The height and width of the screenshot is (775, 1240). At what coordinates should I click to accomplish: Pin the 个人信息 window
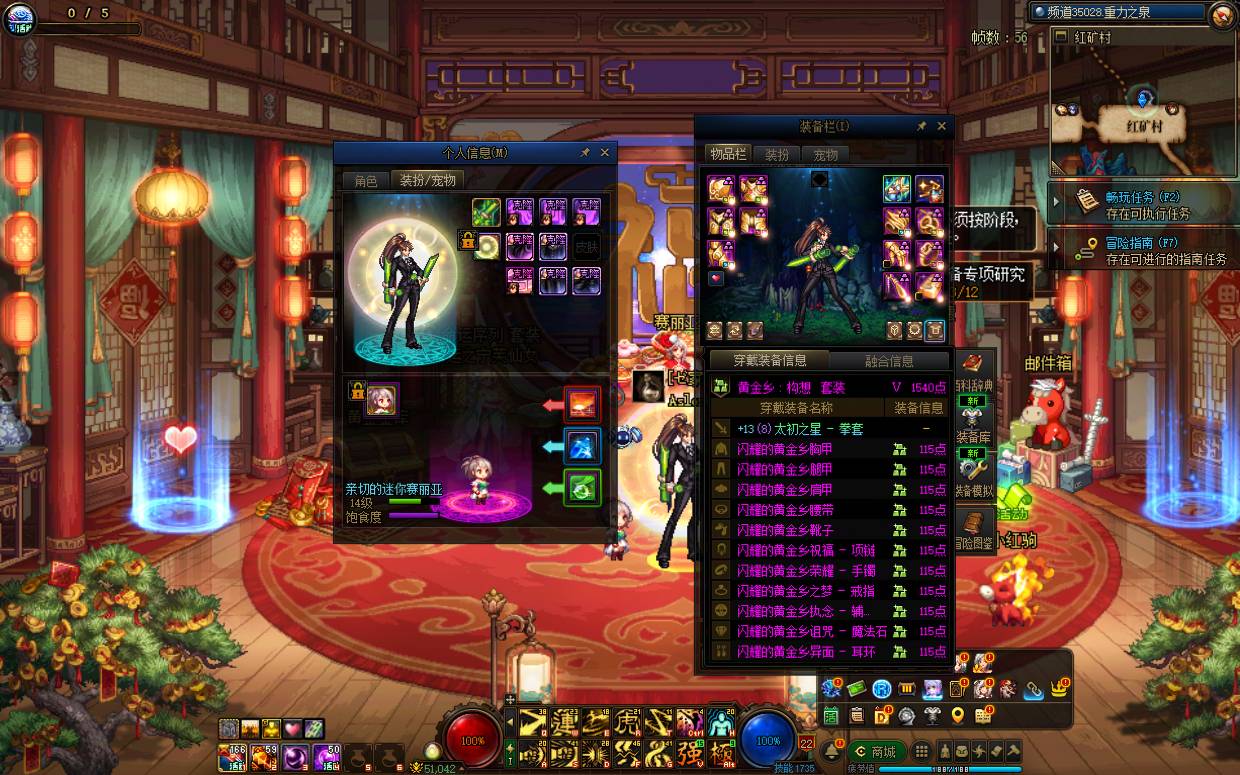coord(585,153)
